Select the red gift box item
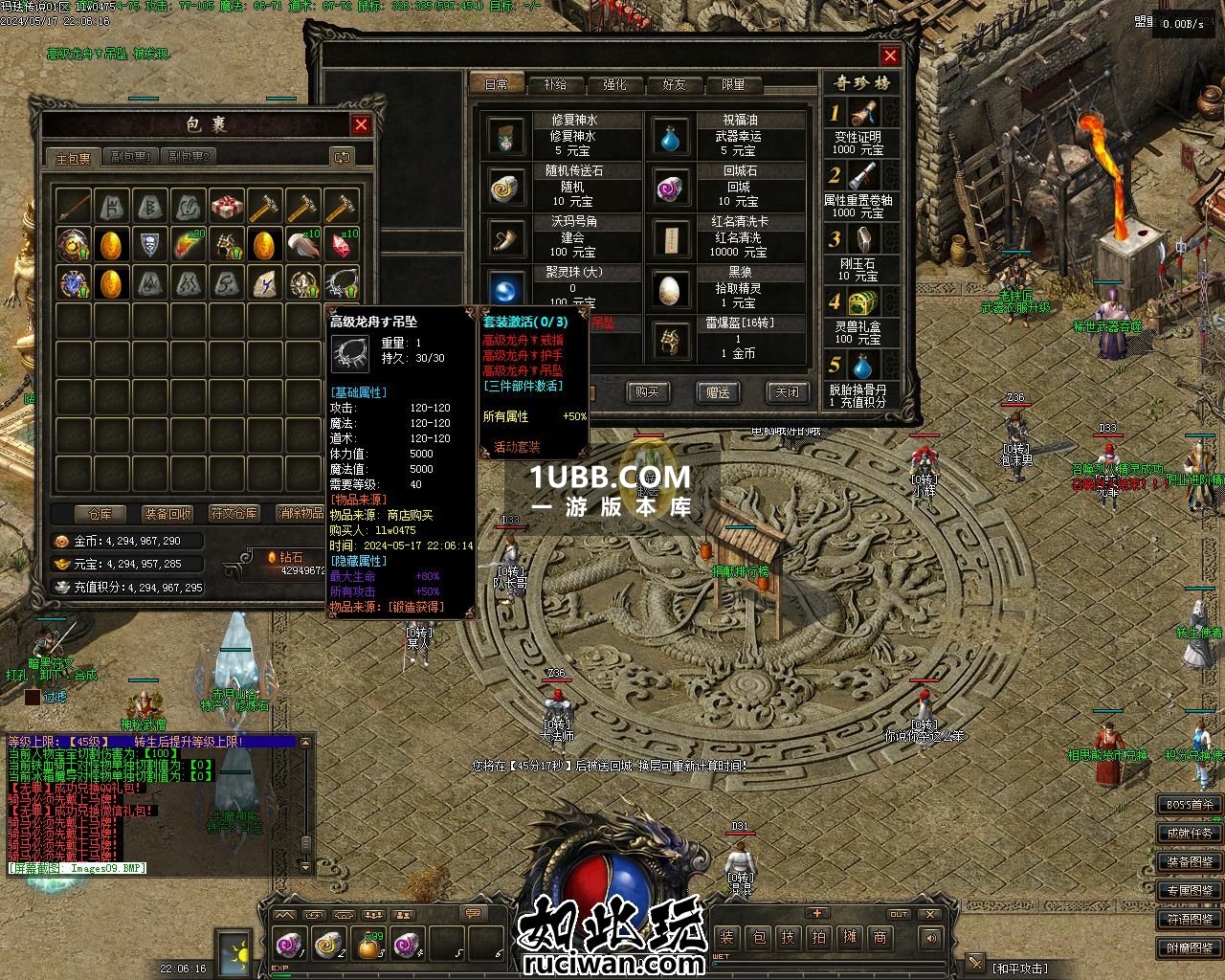Image resolution: width=1225 pixels, height=980 pixels. (x=227, y=206)
